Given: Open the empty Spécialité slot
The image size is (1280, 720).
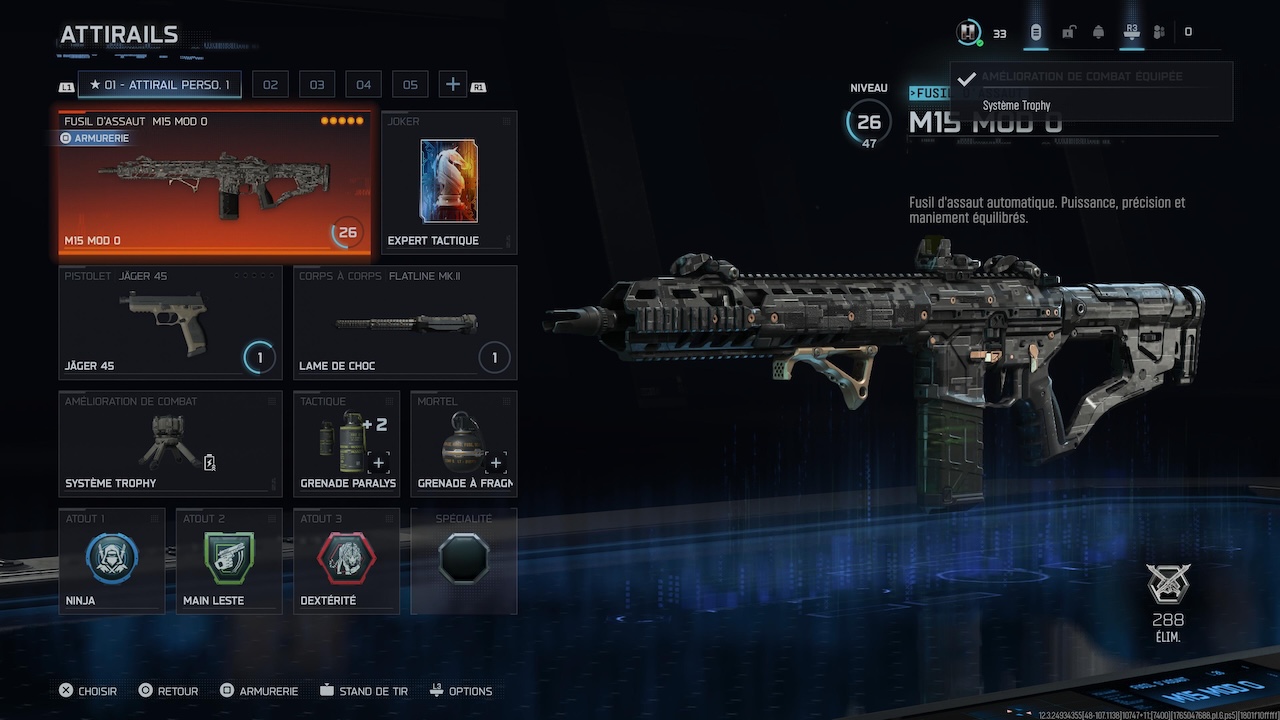Looking at the screenshot, I should 464,560.
